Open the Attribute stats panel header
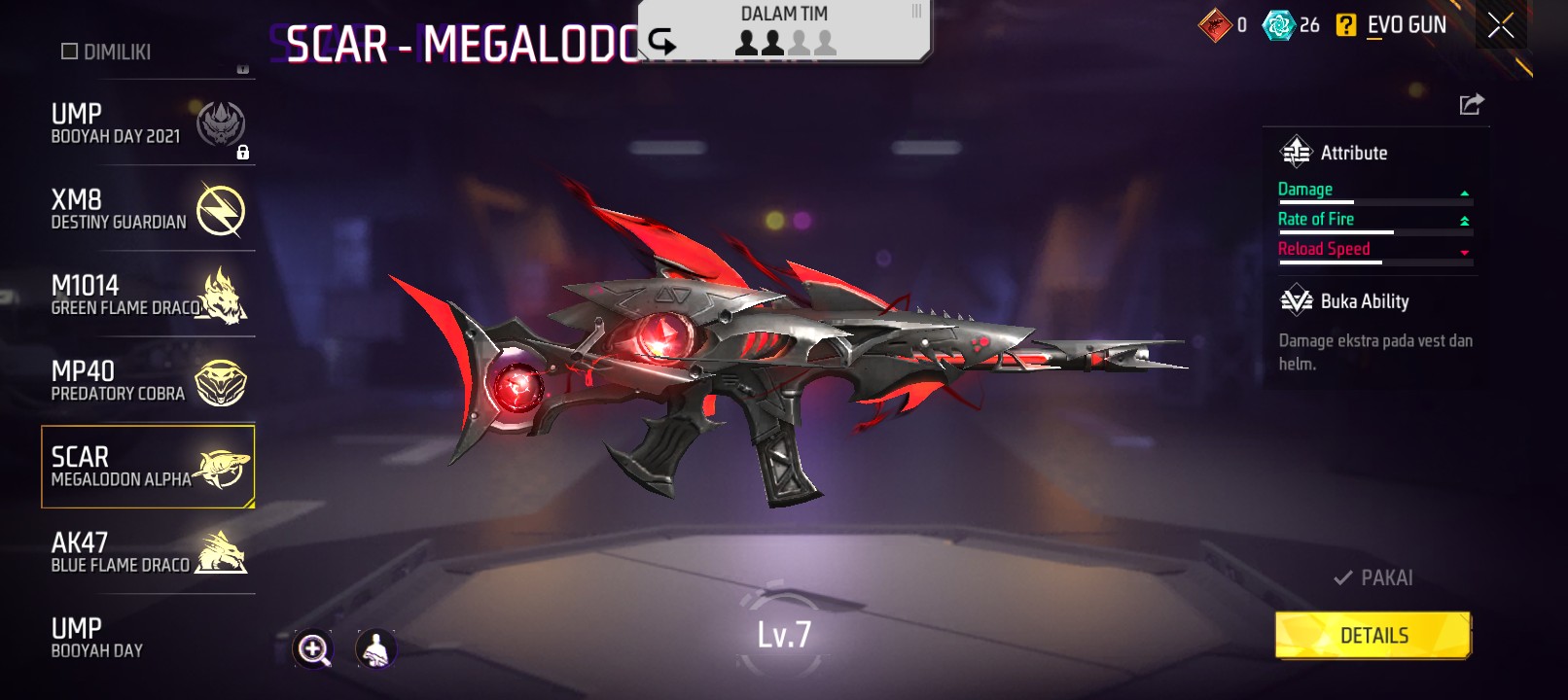Viewport: 1568px width, 700px height. coord(1353,153)
